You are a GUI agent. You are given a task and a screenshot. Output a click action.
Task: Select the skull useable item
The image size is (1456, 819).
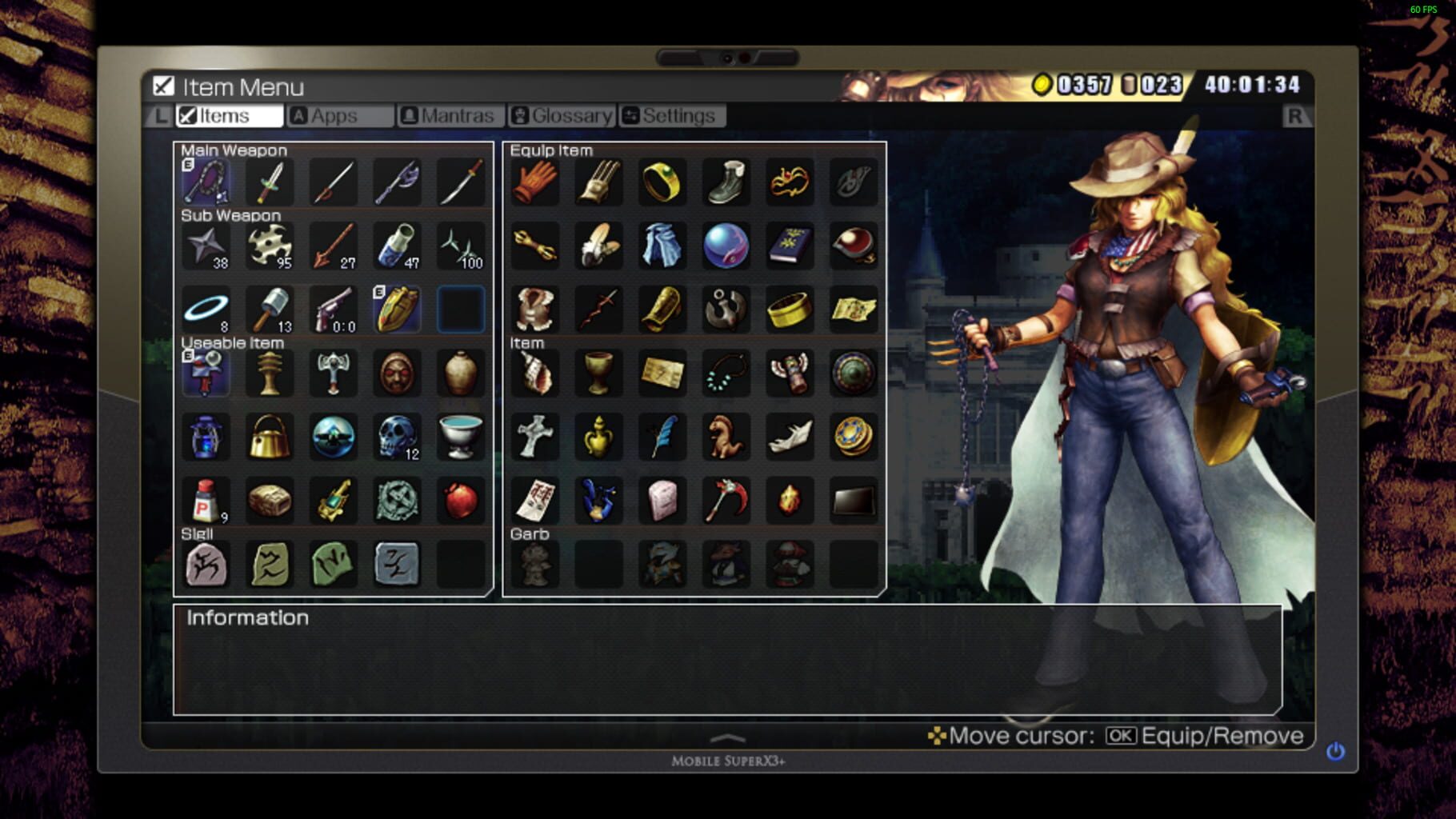click(398, 437)
